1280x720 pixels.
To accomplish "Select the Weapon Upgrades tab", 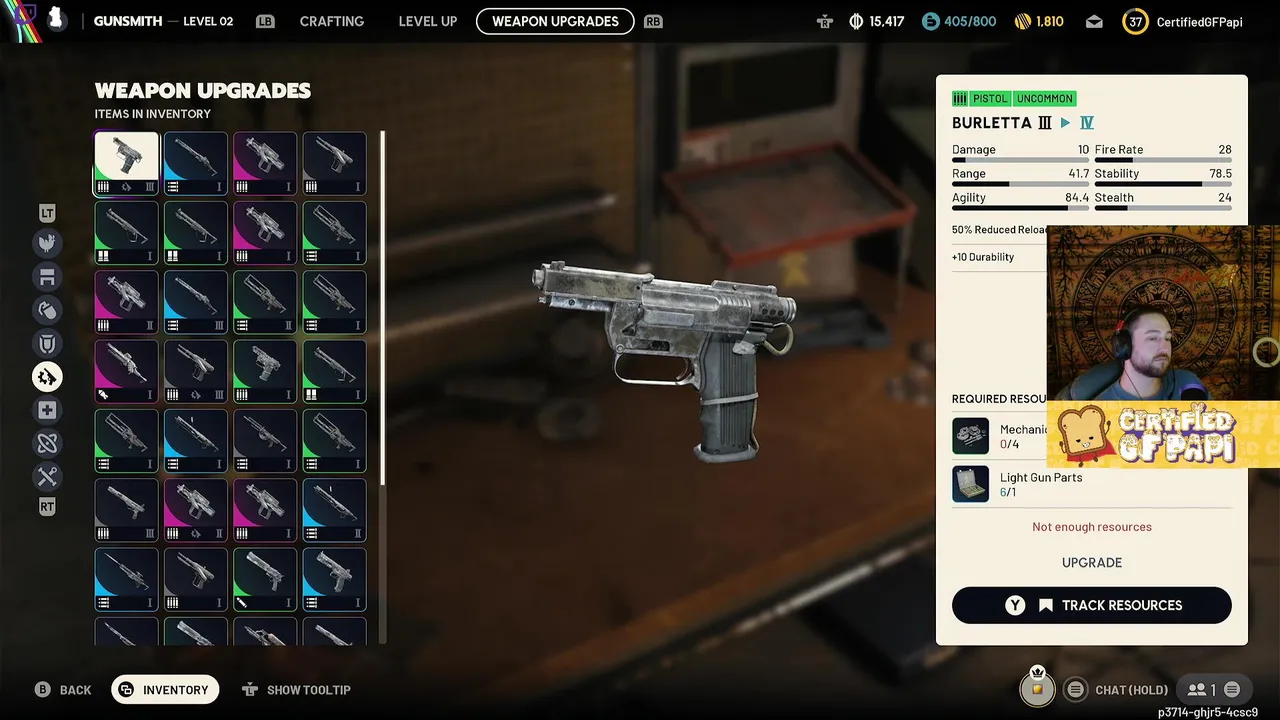I will click(x=555, y=21).
